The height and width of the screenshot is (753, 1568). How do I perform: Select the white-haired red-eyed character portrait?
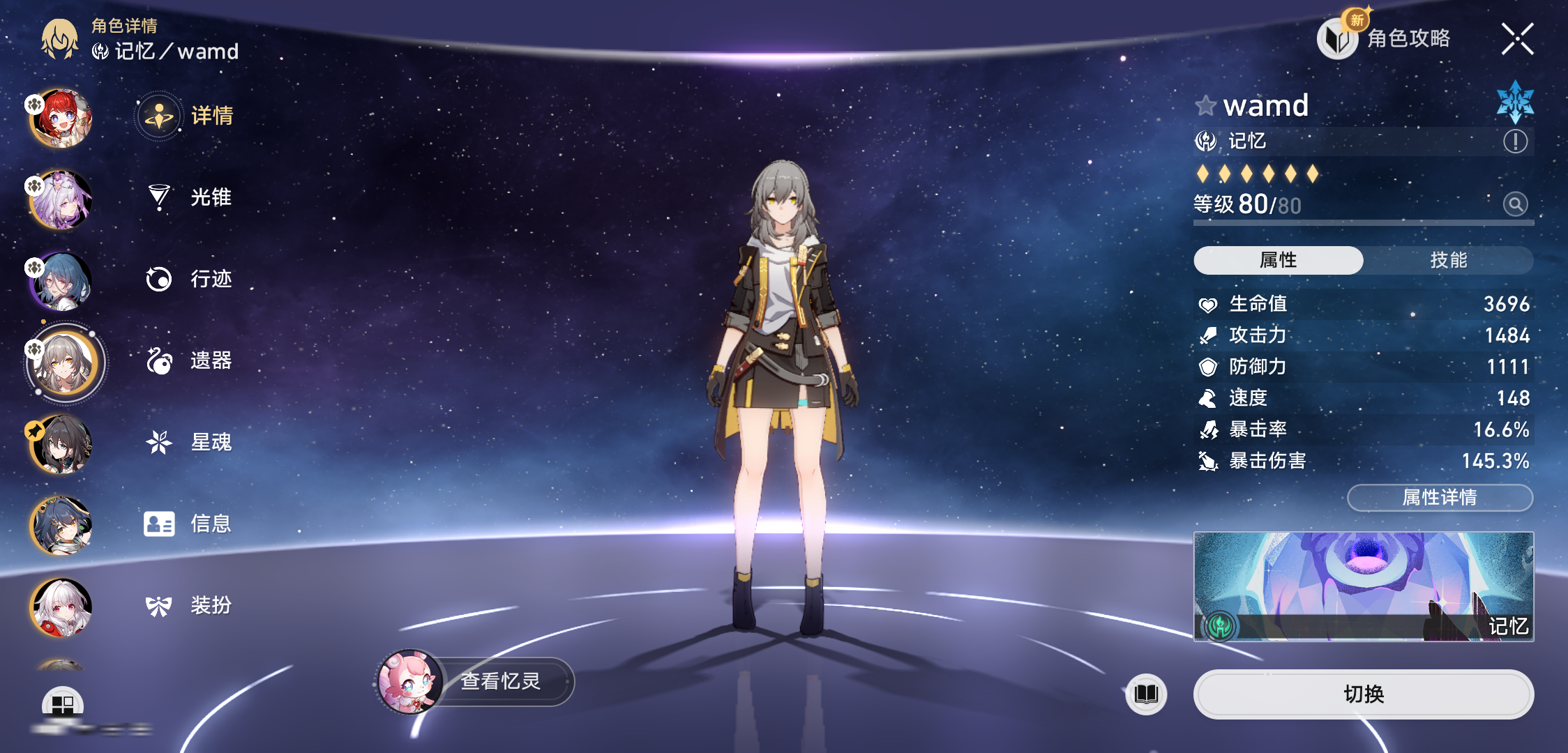pos(61,608)
